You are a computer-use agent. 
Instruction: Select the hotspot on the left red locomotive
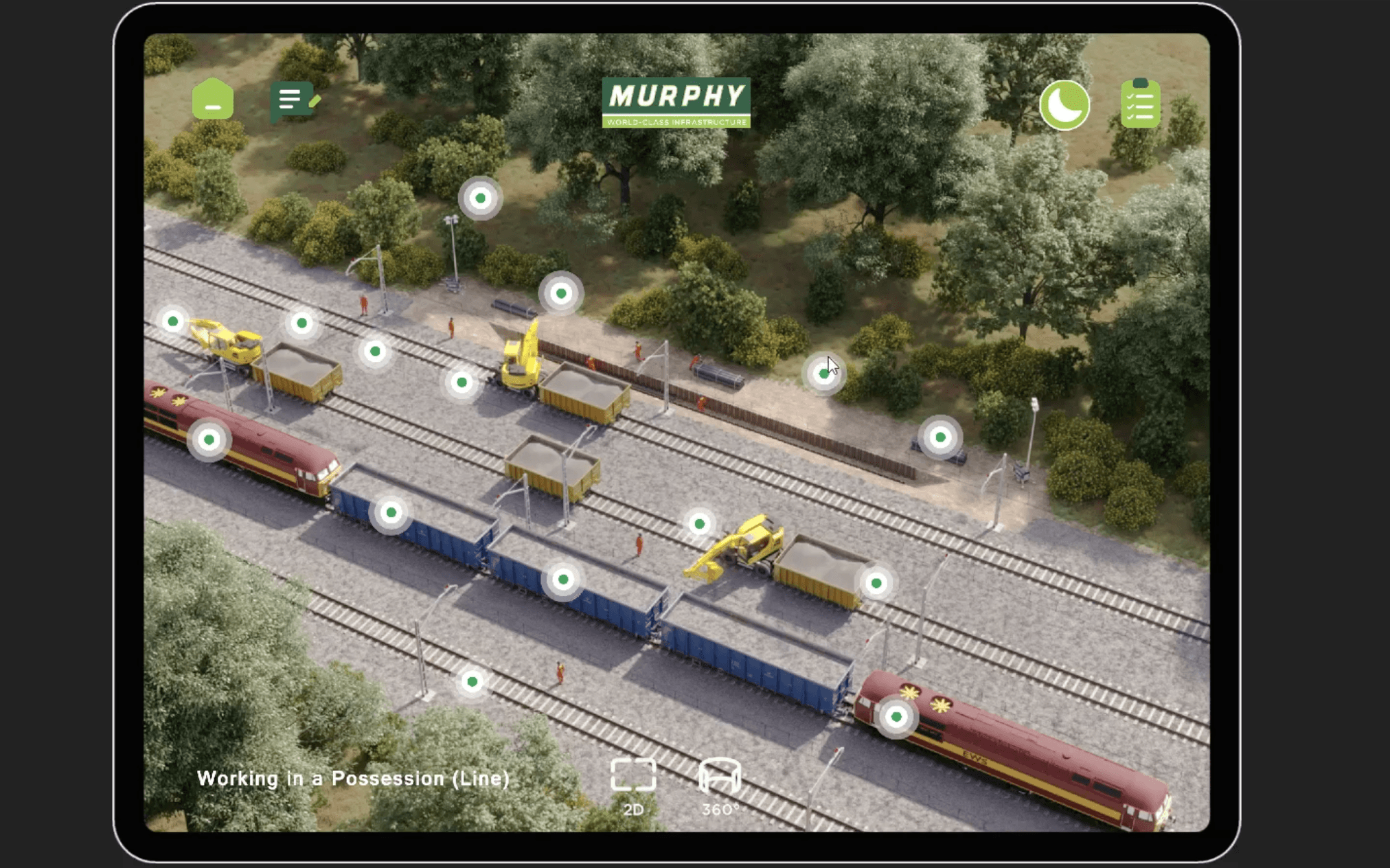click(209, 439)
